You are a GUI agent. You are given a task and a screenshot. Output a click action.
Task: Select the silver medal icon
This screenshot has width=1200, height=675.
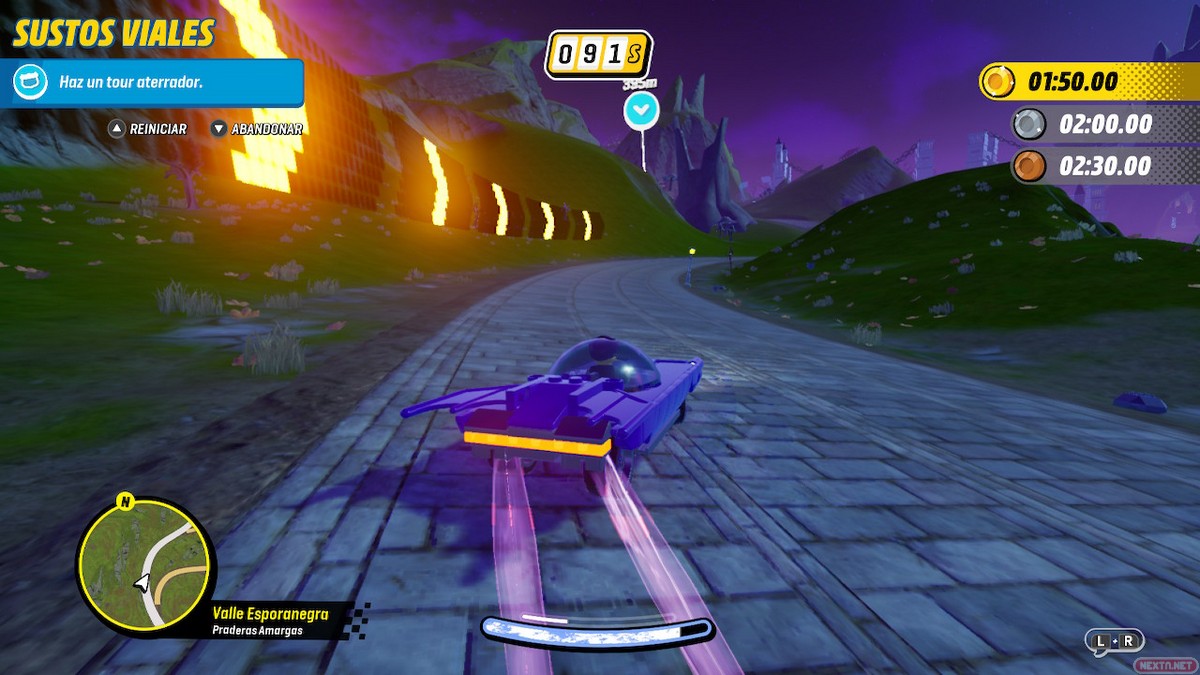pos(1028,124)
